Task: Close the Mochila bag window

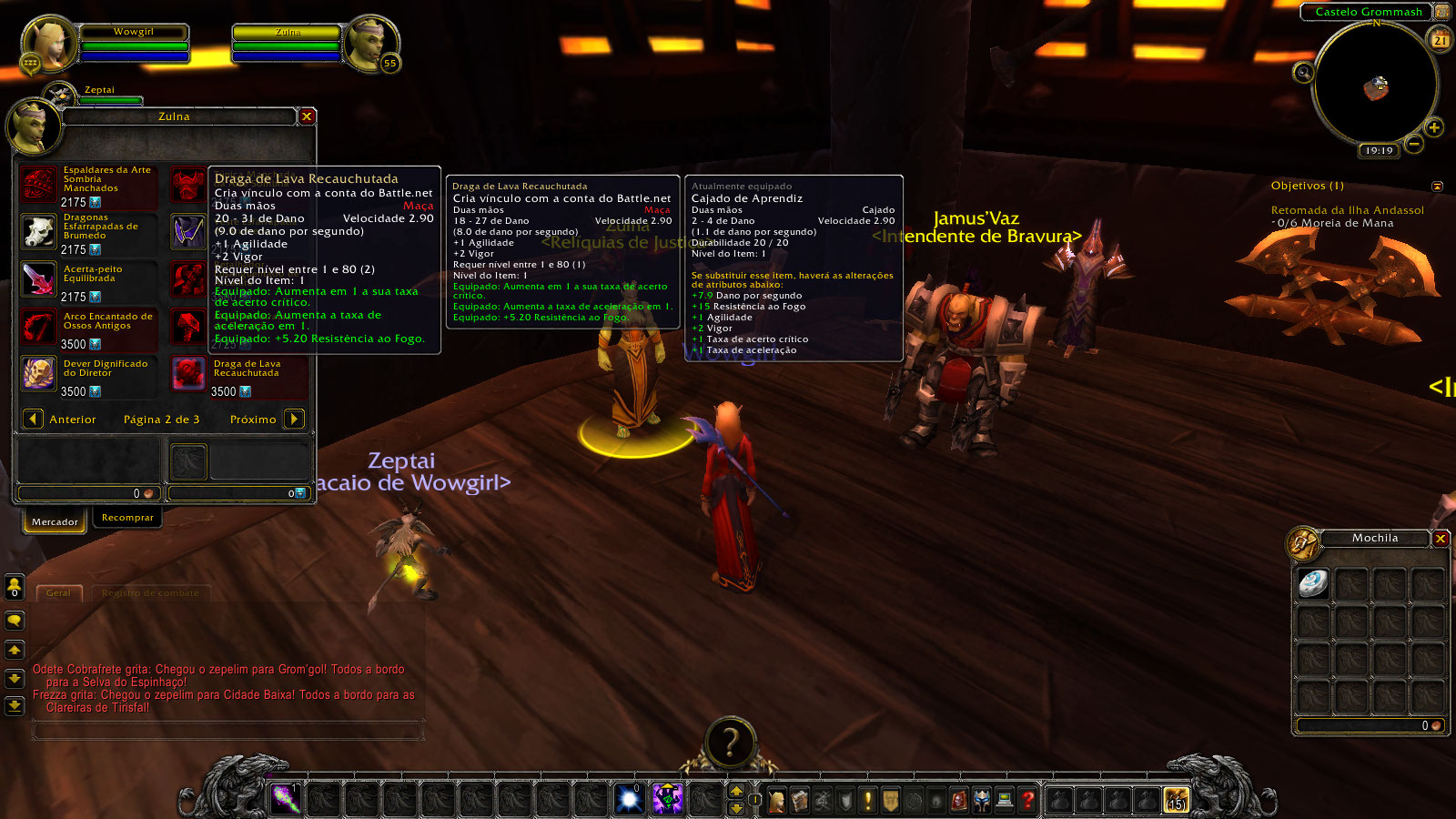Action: (x=1441, y=539)
